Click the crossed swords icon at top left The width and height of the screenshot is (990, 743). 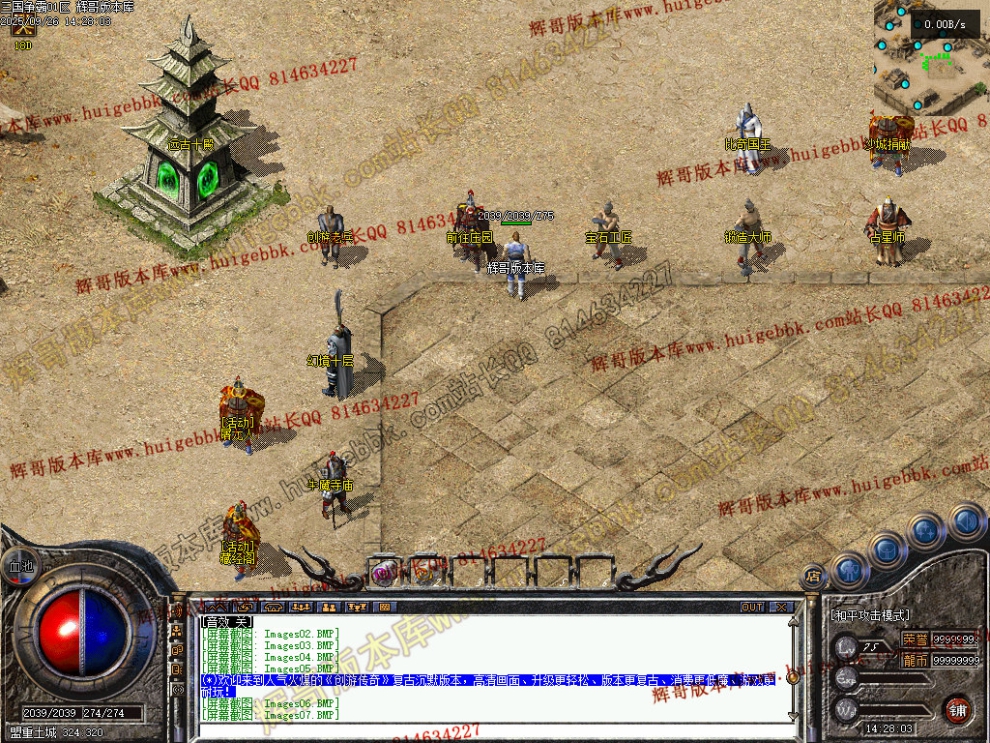22,29
